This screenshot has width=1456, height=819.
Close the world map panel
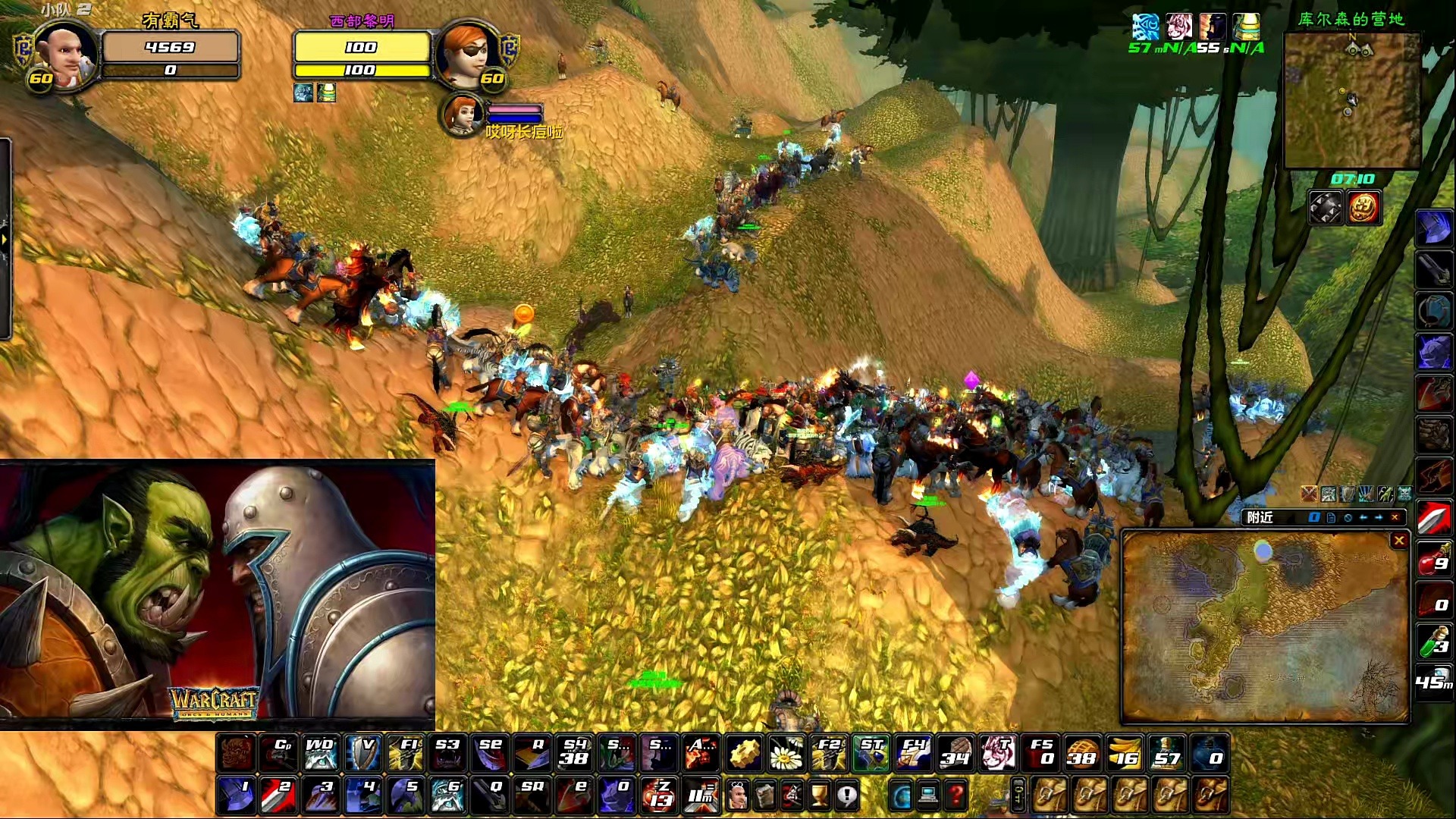[1399, 540]
